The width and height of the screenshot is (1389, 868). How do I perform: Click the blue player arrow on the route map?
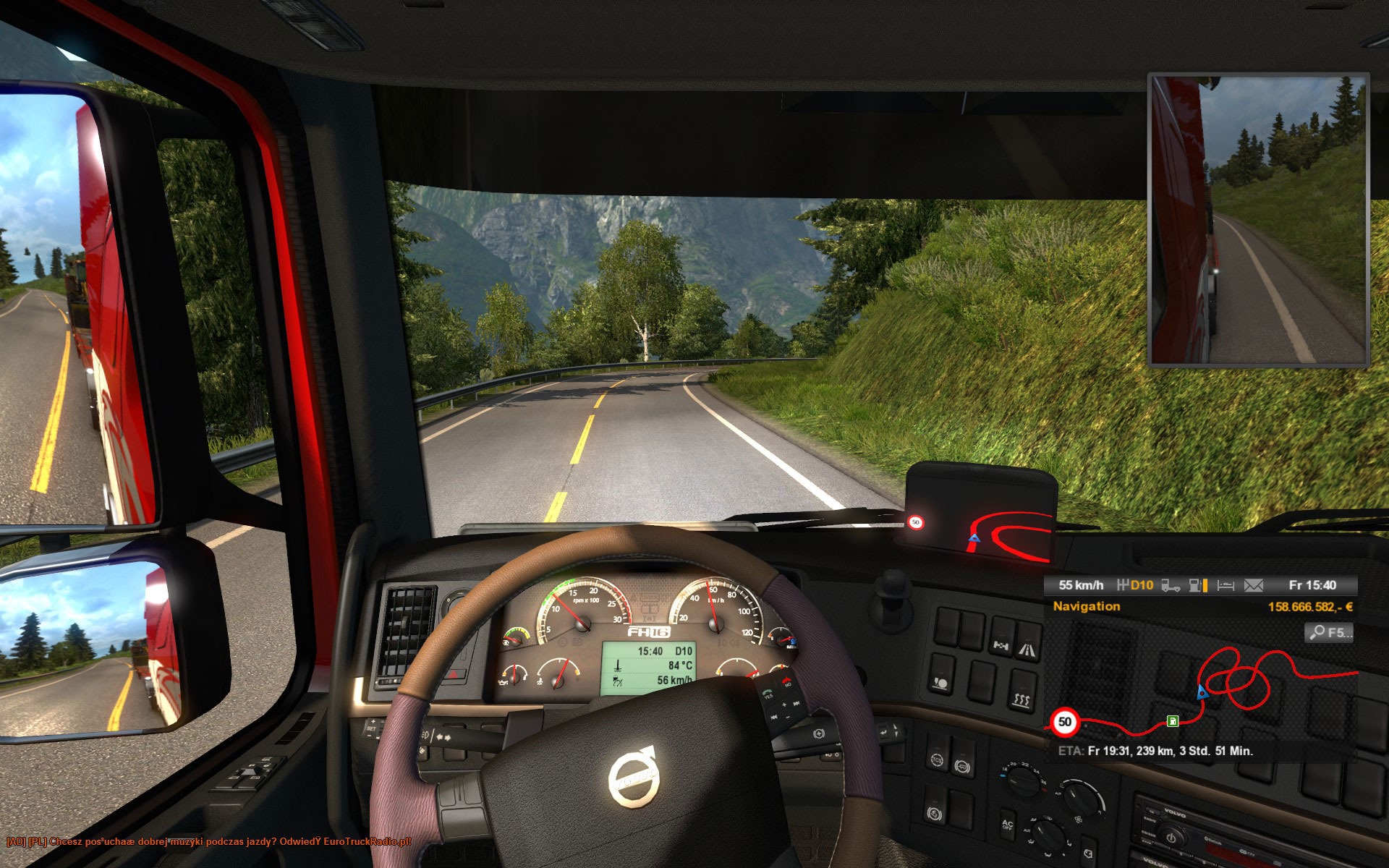pos(1202,692)
